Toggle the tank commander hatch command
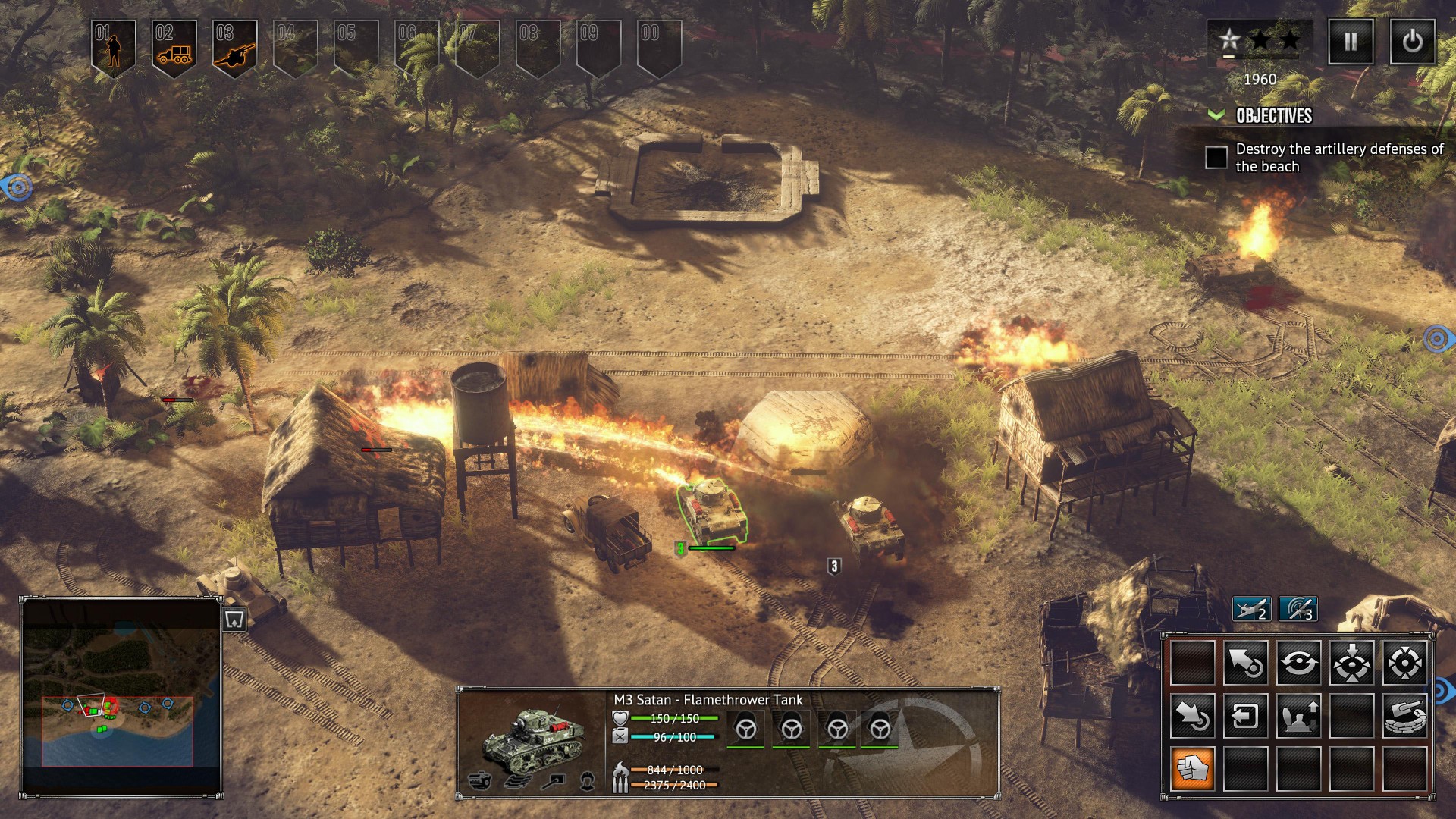The width and height of the screenshot is (1456, 819). click(1298, 716)
